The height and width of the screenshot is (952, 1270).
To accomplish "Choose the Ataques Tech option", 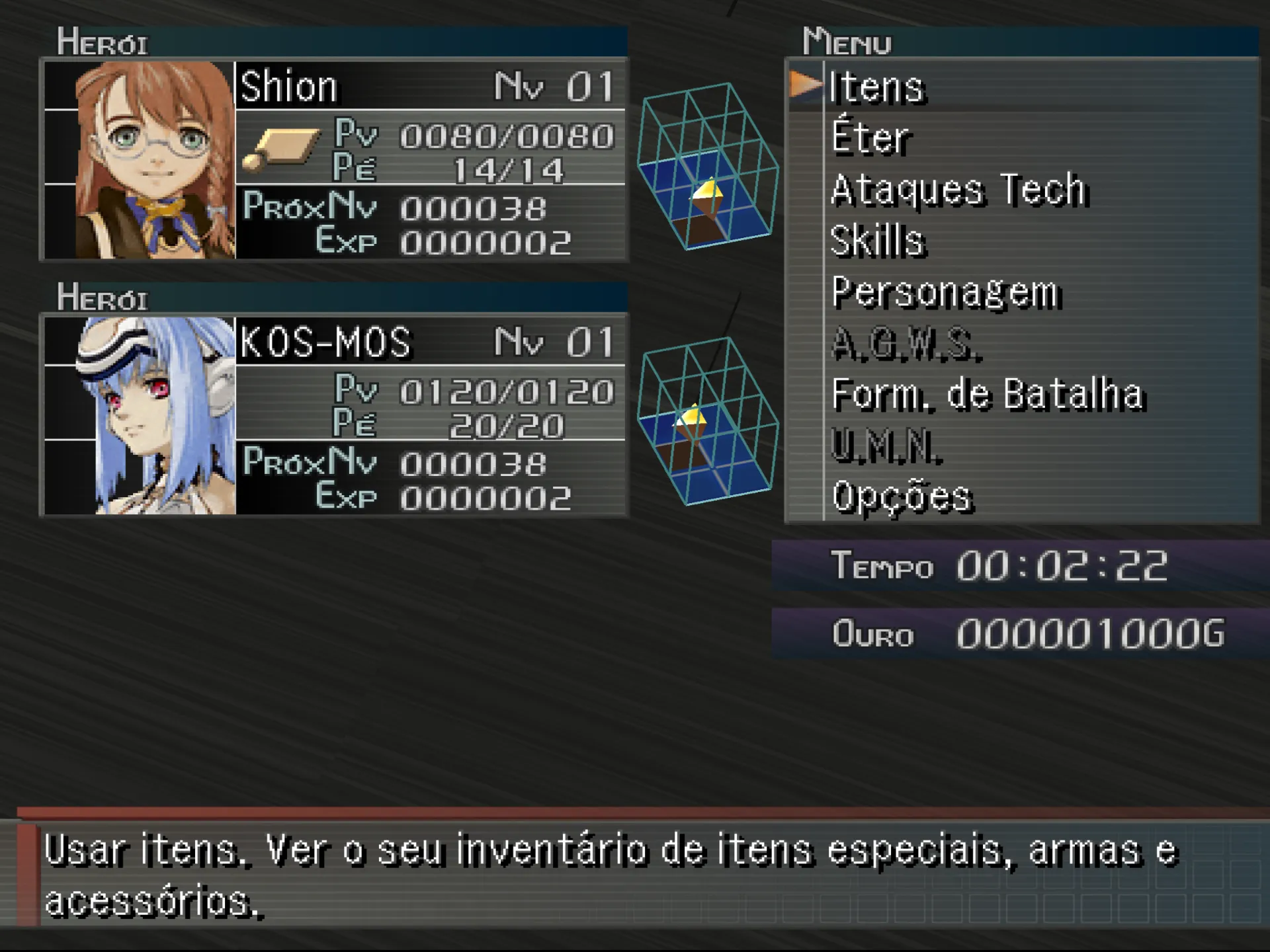I will (958, 190).
